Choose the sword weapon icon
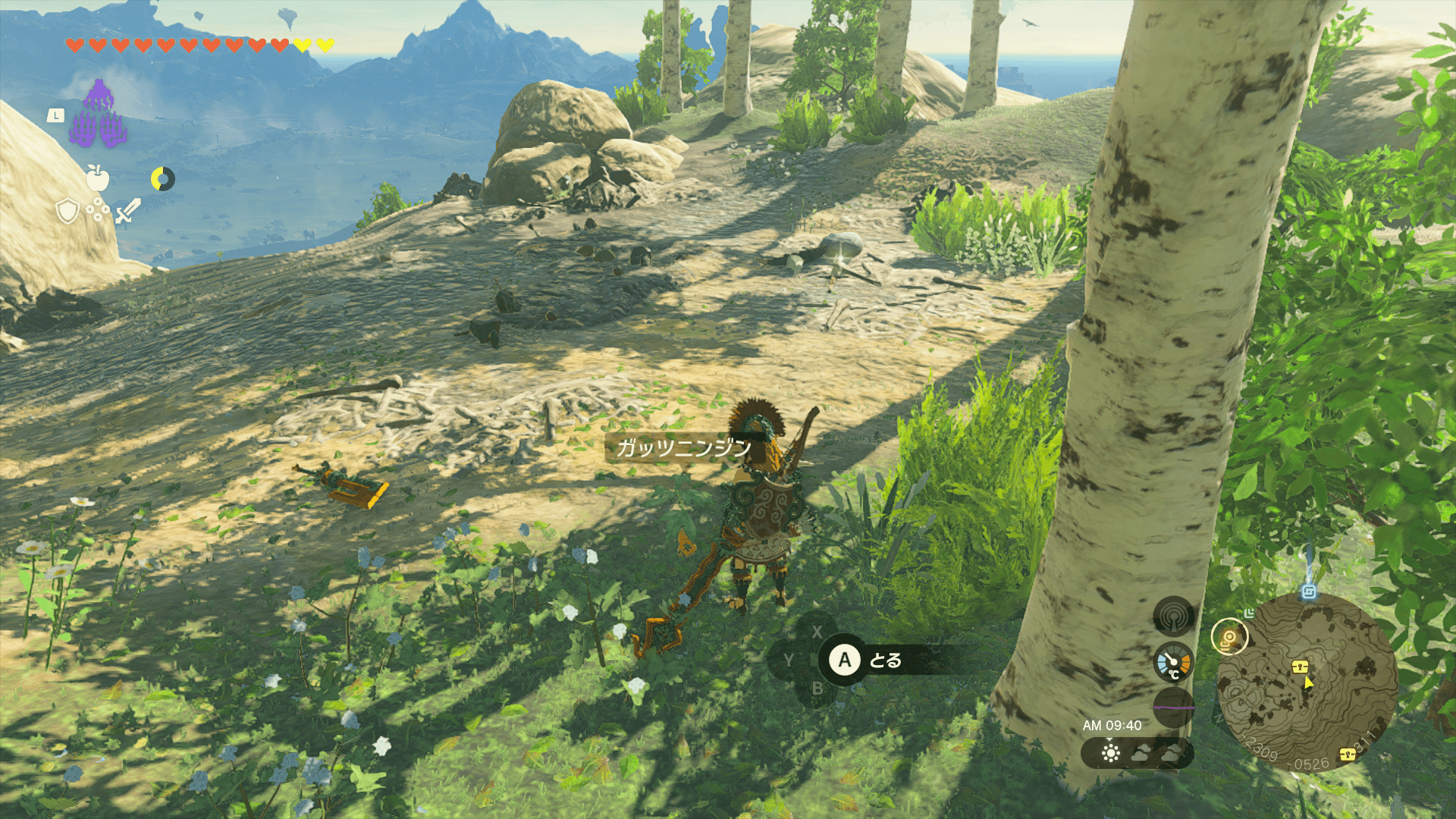 (127, 211)
